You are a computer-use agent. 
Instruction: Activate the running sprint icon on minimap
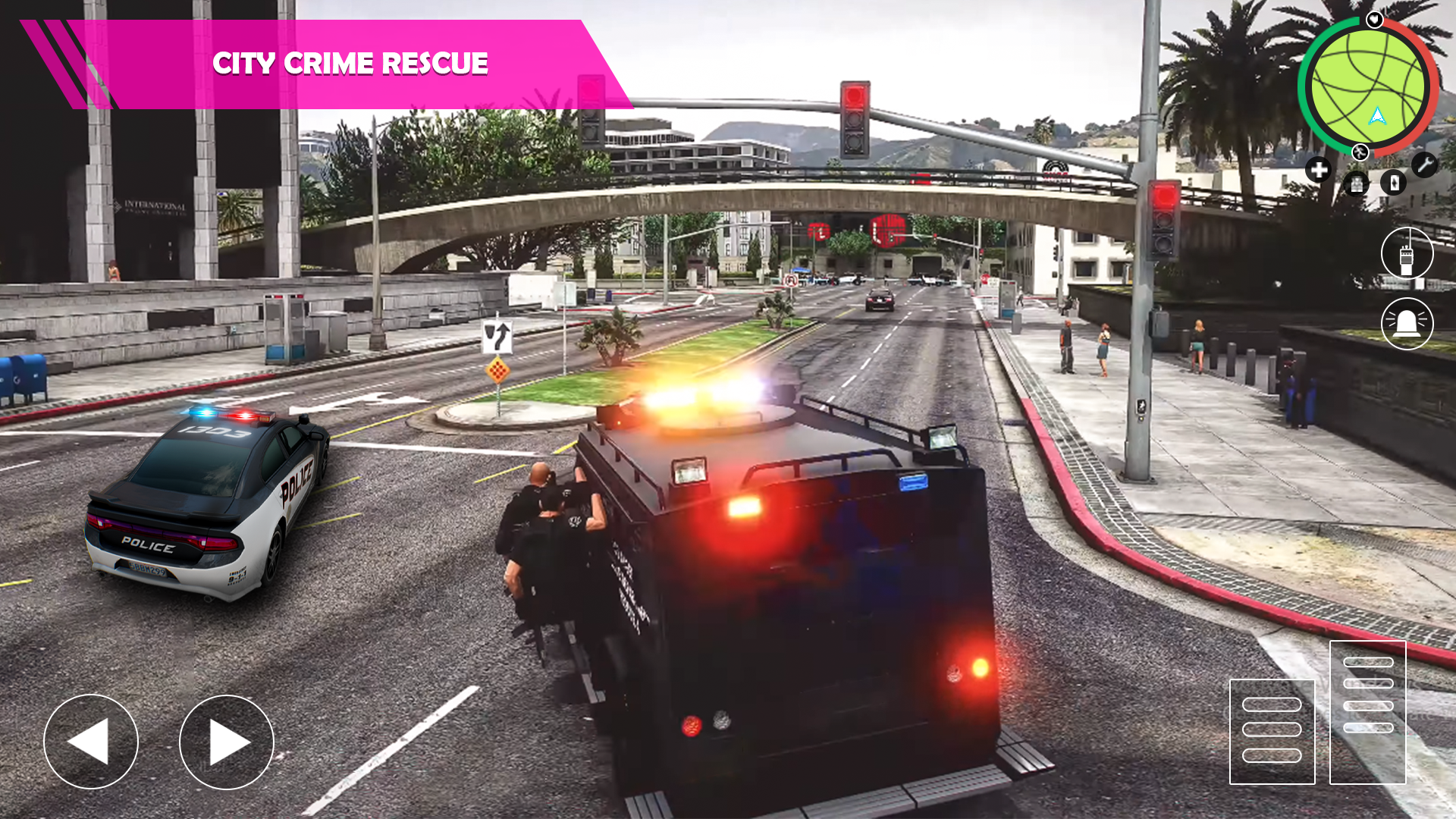pyautogui.click(x=1360, y=152)
